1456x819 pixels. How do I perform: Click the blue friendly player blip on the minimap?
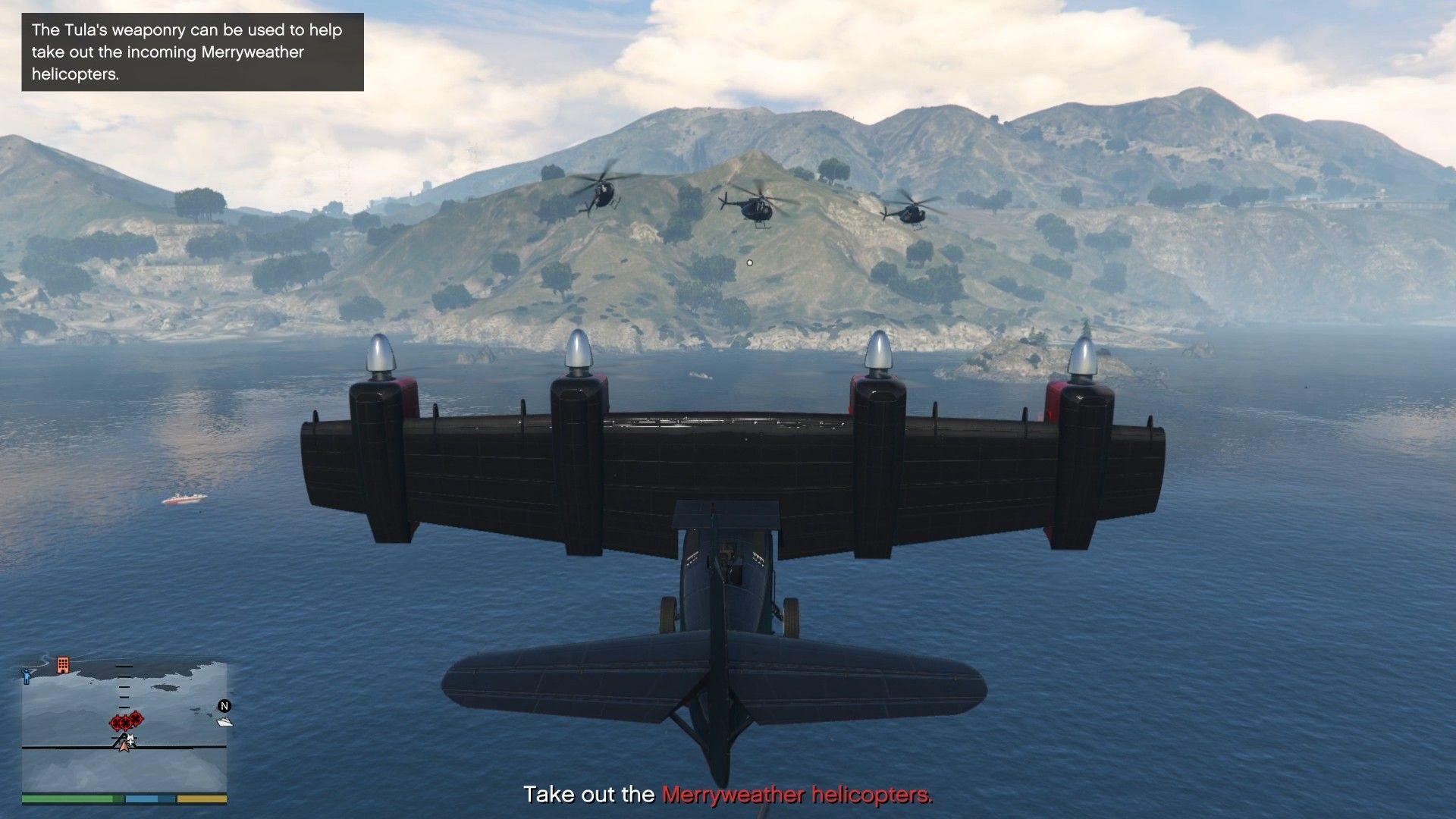27,676
